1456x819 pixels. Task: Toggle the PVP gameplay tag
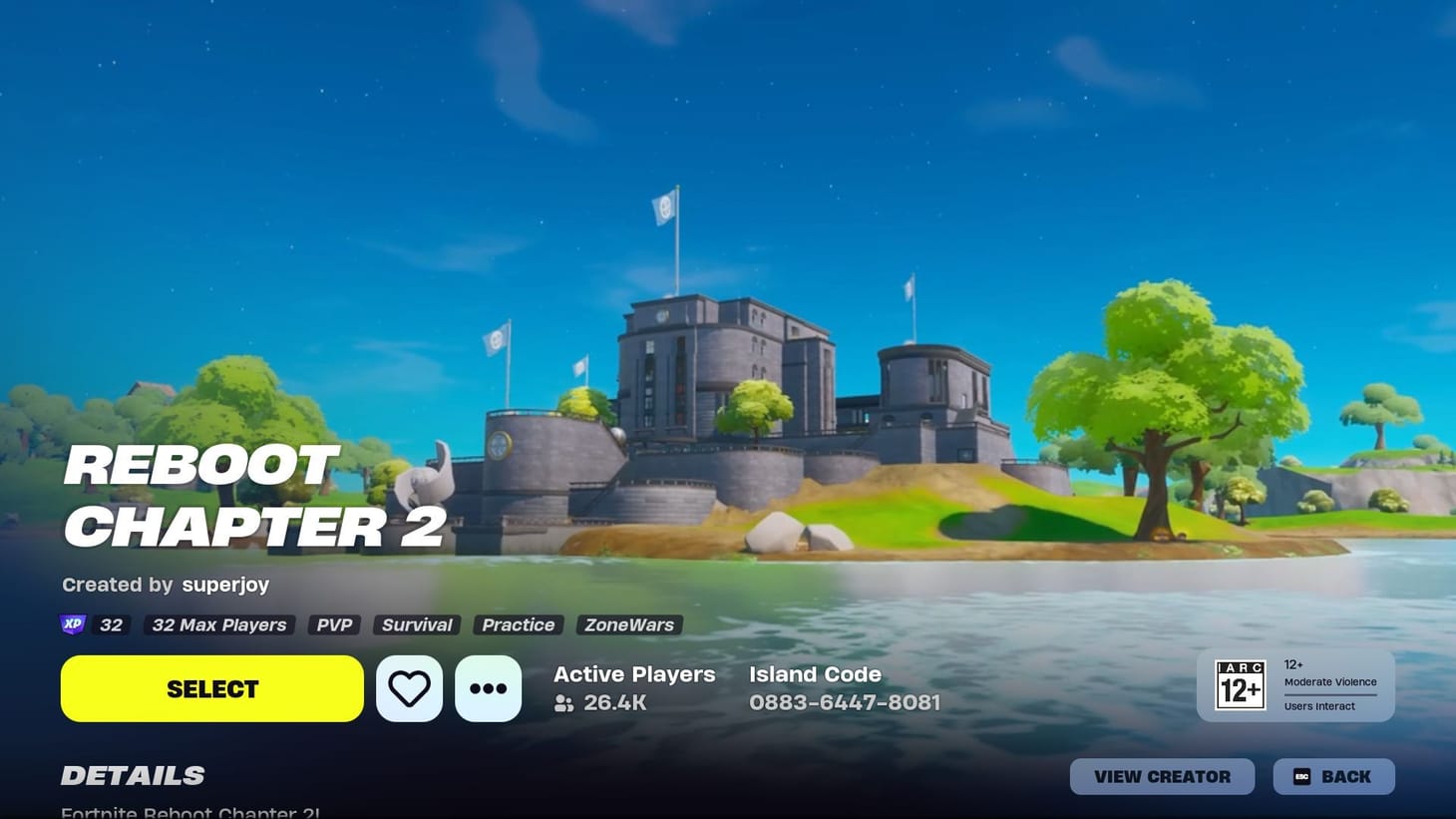click(x=333, y=624)
